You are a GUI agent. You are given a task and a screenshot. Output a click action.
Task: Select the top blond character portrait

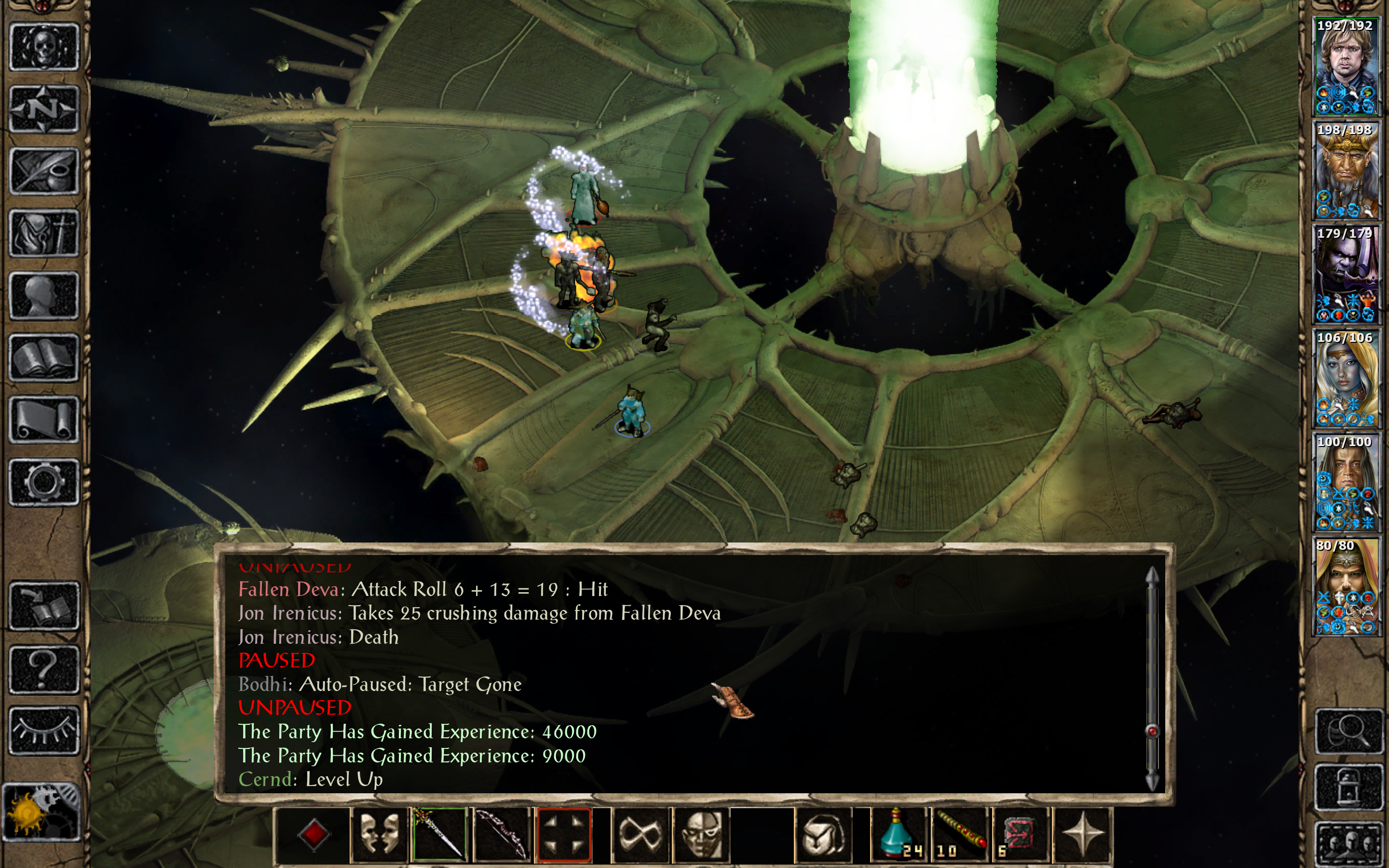pyautogui.click(x=1346, y=67)
